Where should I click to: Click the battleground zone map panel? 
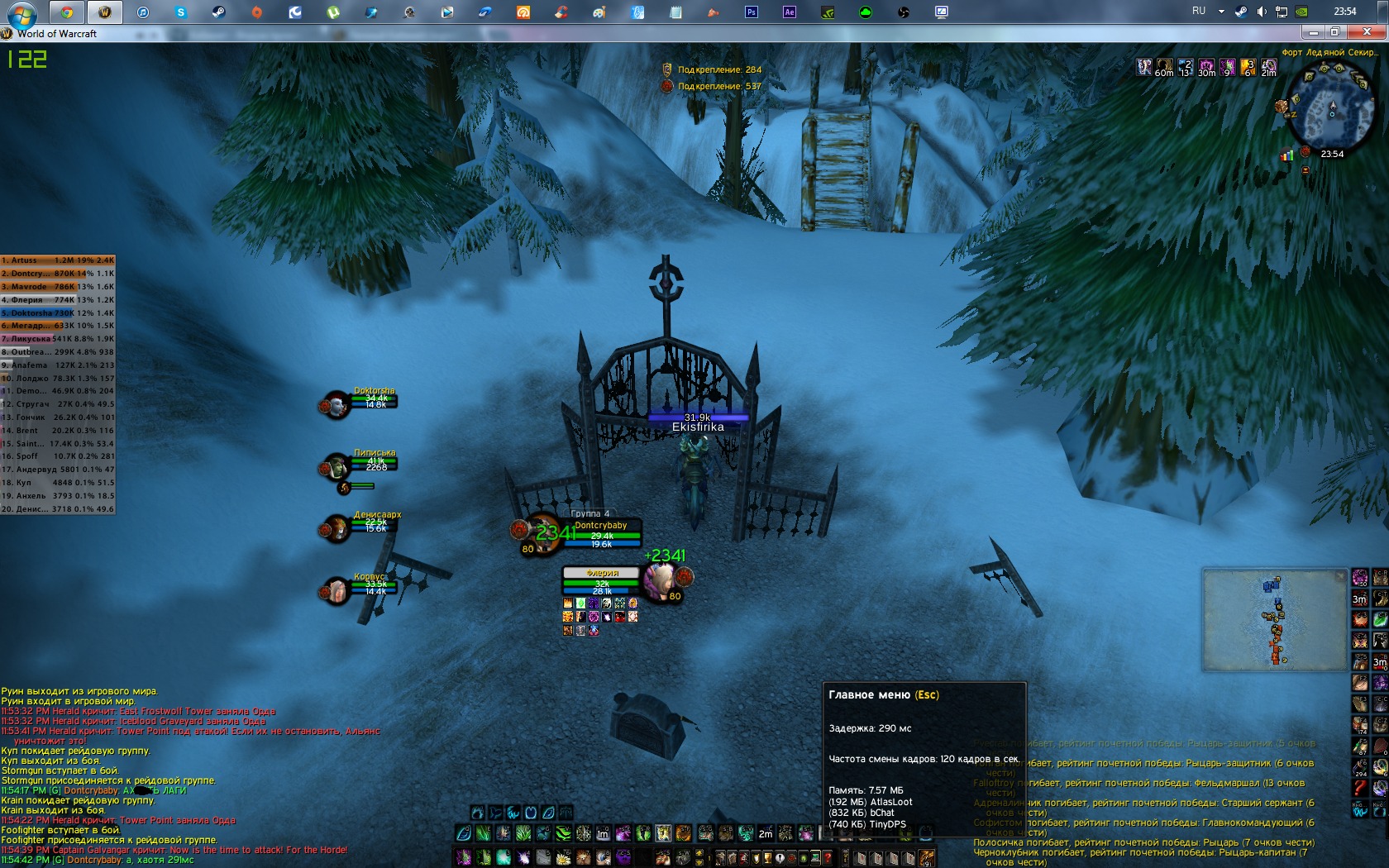tap(1273, 619)
